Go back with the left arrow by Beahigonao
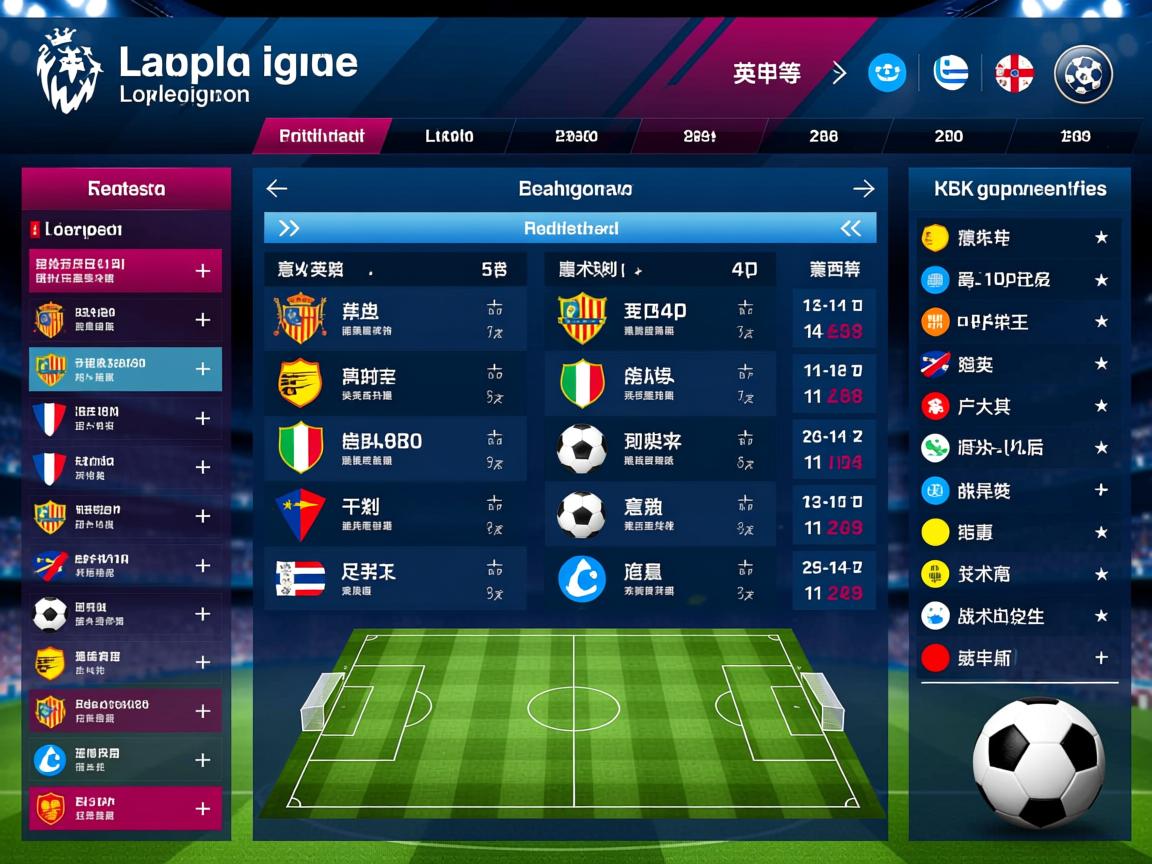This screenshot has height=864, width=1152. (277, 188)
